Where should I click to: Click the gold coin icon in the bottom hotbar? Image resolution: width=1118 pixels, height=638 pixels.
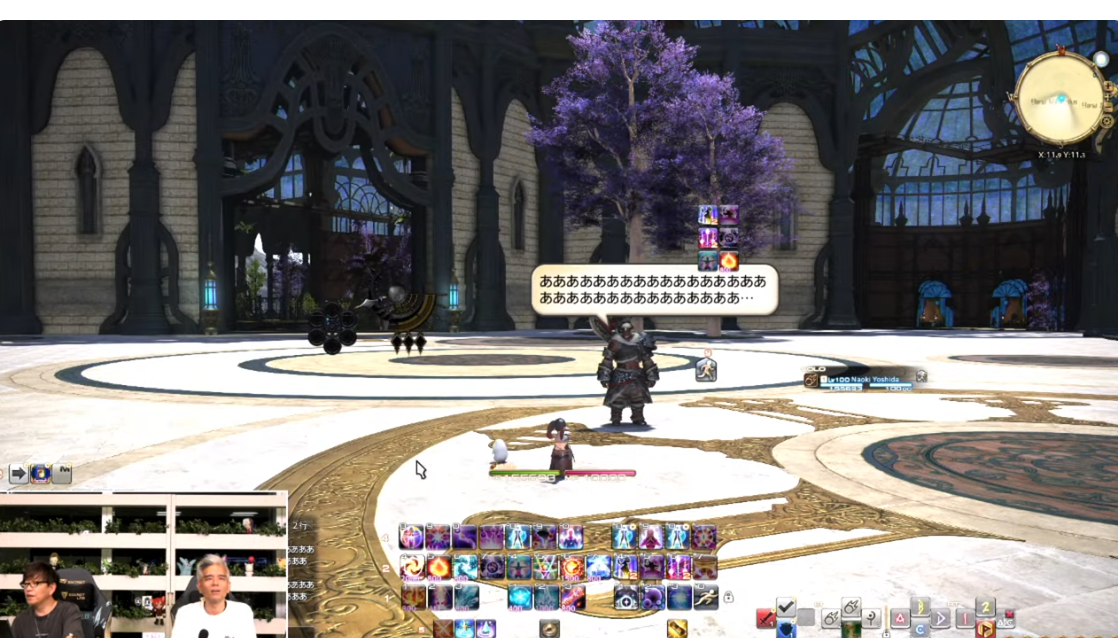point(549,629)
